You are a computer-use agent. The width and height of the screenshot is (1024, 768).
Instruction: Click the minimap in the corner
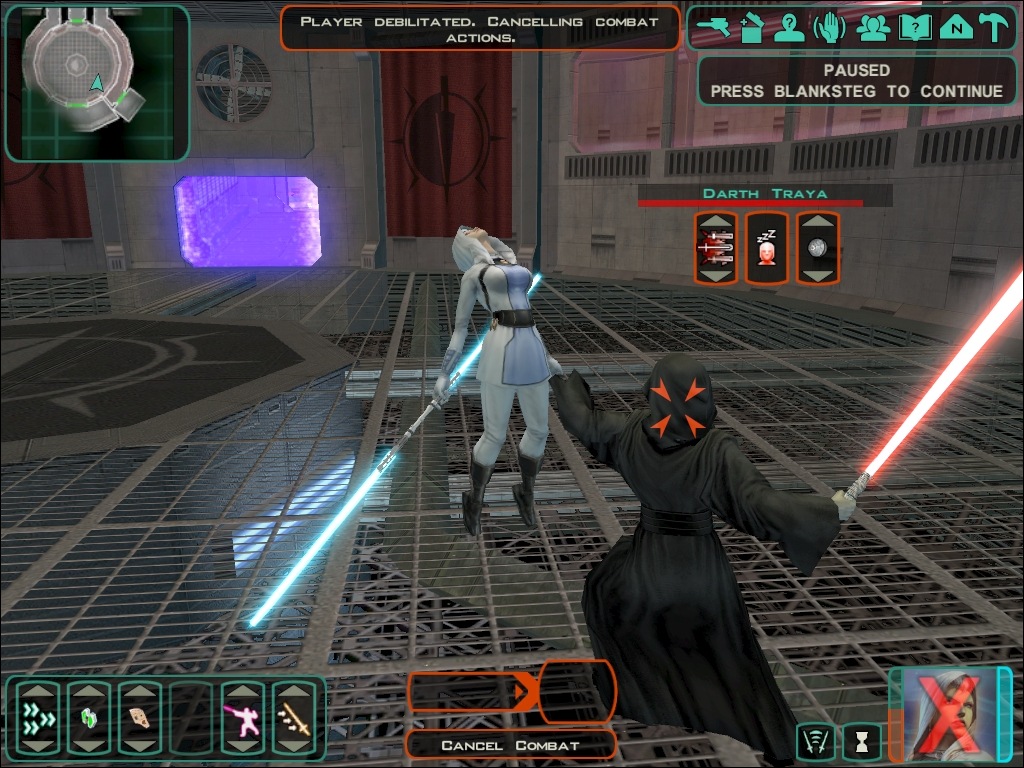click(96, 82)
